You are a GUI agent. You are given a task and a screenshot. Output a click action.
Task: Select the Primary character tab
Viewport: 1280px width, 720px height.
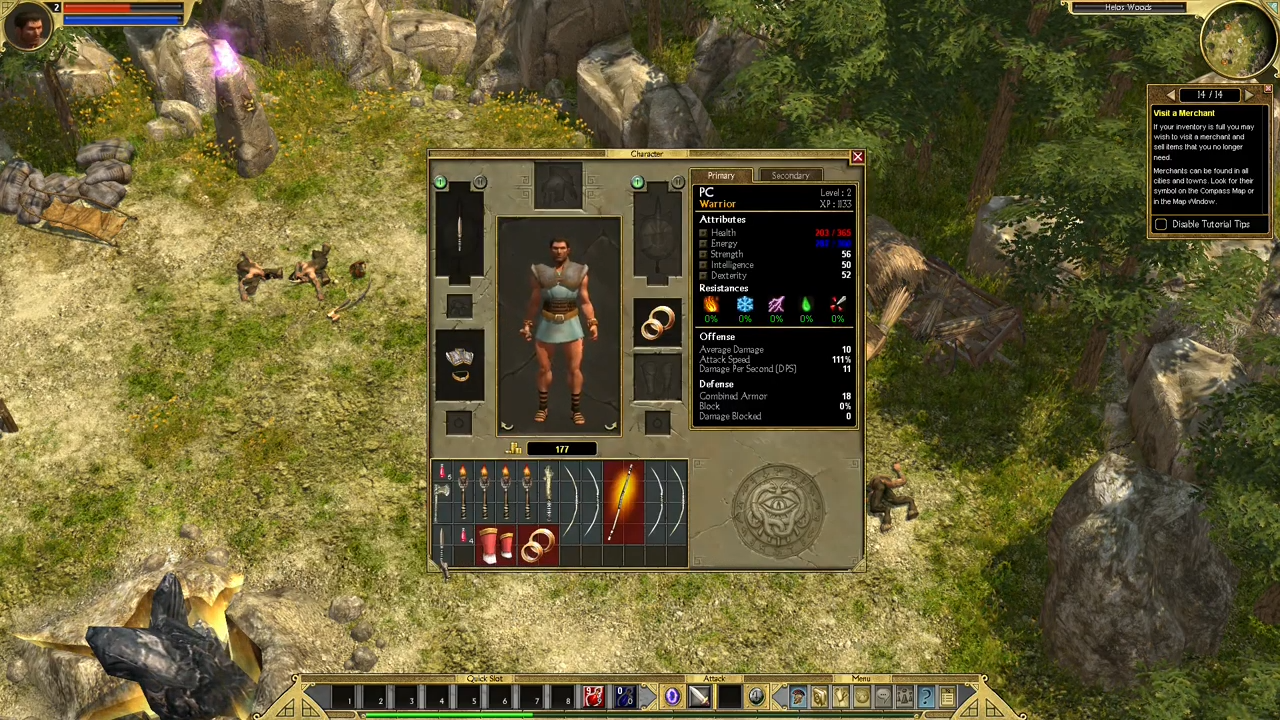pyautogui.click(x=721, y=175)
